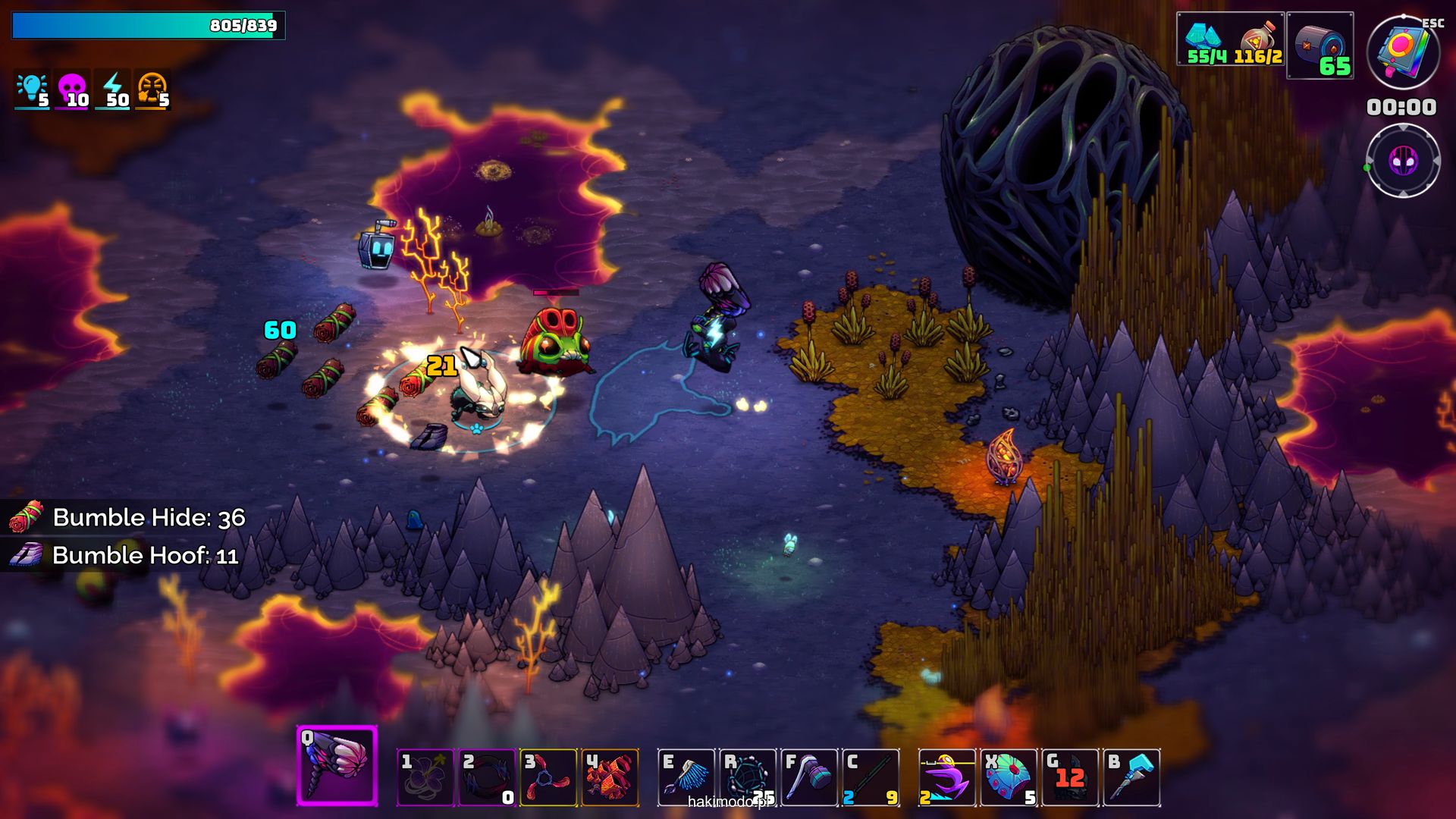Use the purple flower in slot 1

tap(425, 777)
